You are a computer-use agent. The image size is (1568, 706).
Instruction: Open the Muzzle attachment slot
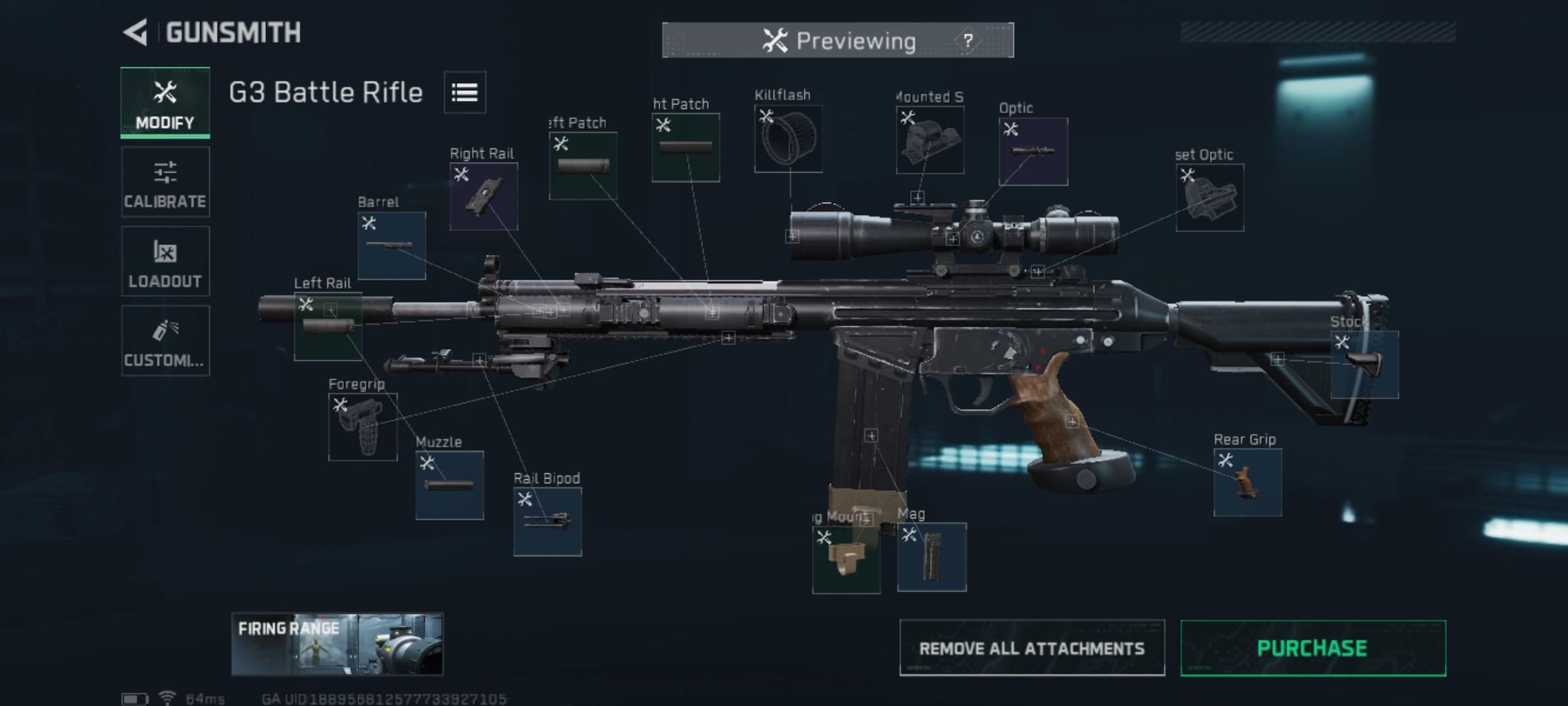coord(449,485)
